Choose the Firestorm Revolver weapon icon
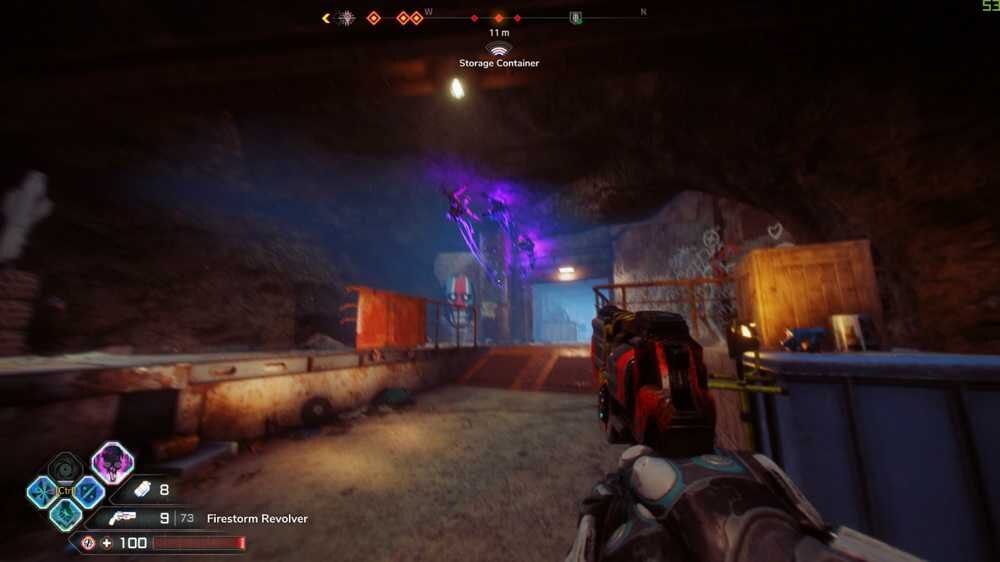This screenshot has width=1000, height=562. pyautogui.click(x=123, y=518)
